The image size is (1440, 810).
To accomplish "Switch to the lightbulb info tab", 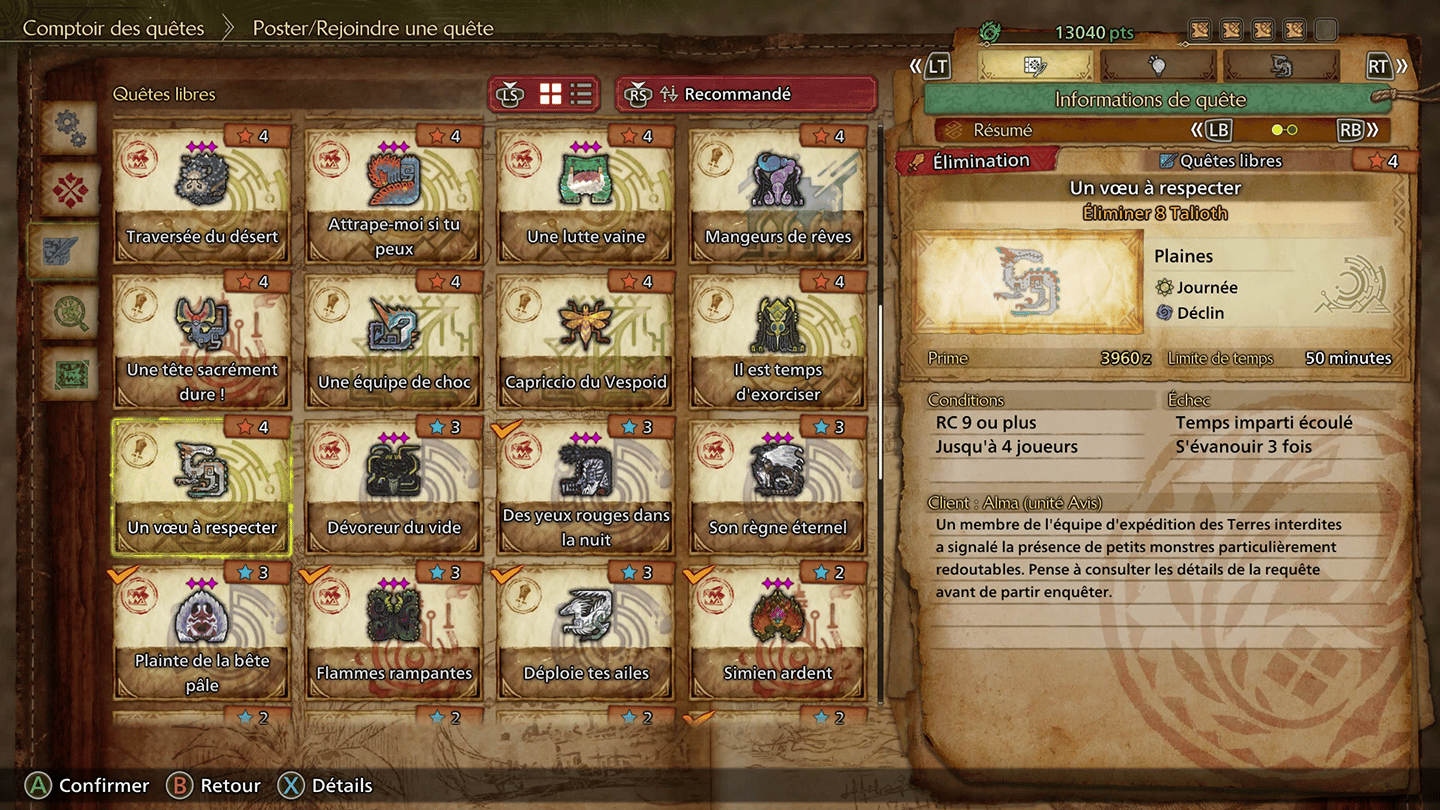I will click(x=1157, y=66).
